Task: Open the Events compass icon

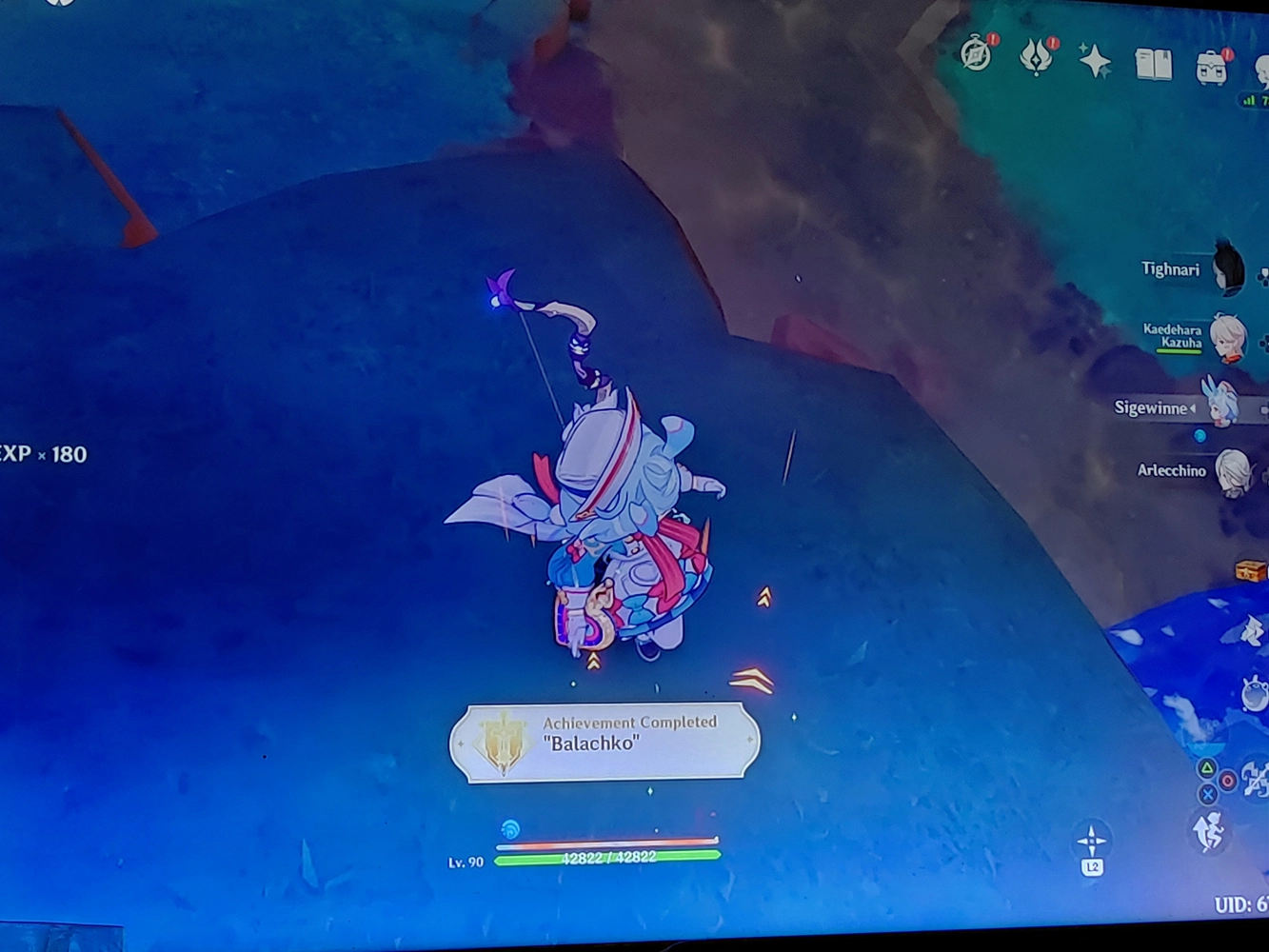Action: point(976,54)
